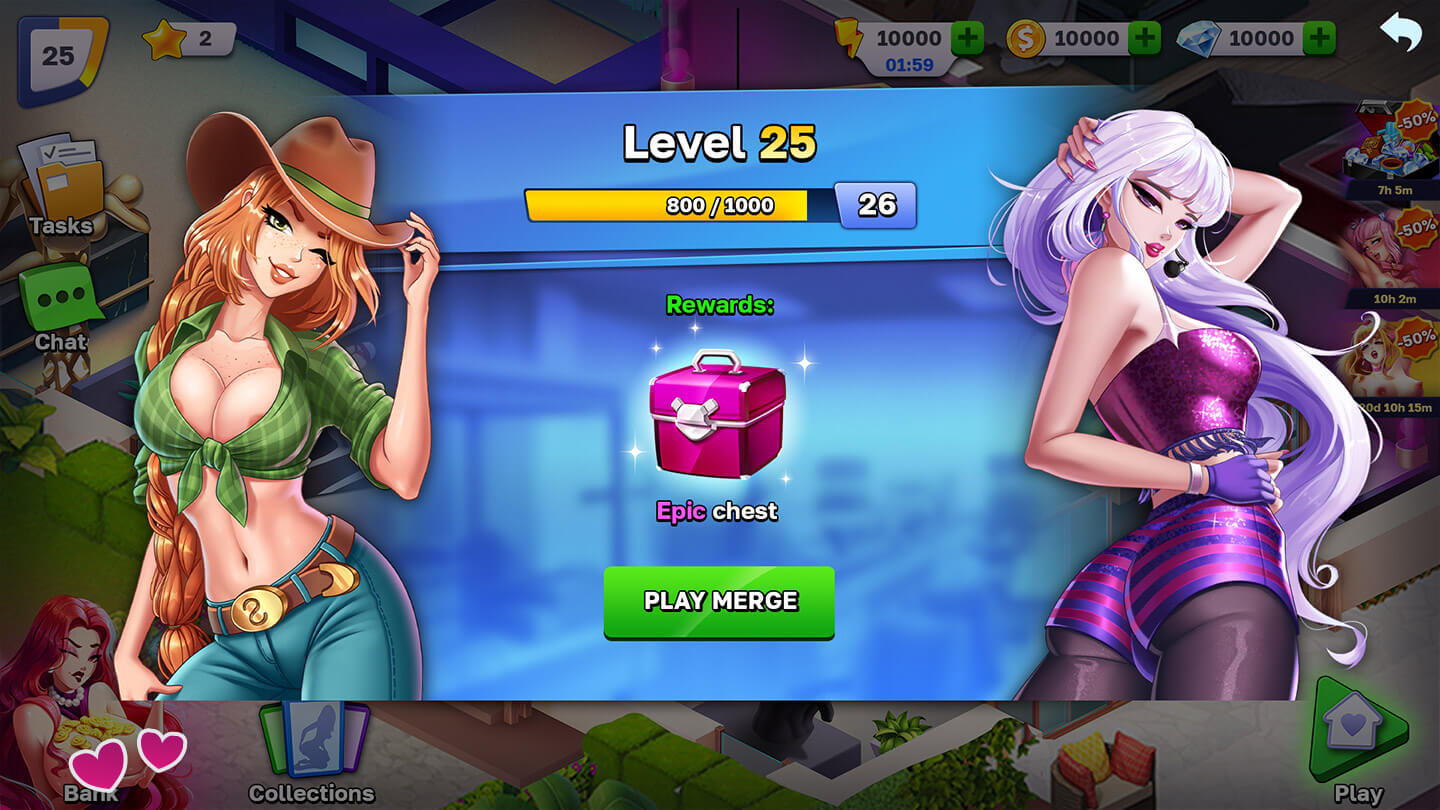The height and width of the screenshot is (810, 1440).
Task: Select the pink Epic chest reward
Action: coord(717,413)
